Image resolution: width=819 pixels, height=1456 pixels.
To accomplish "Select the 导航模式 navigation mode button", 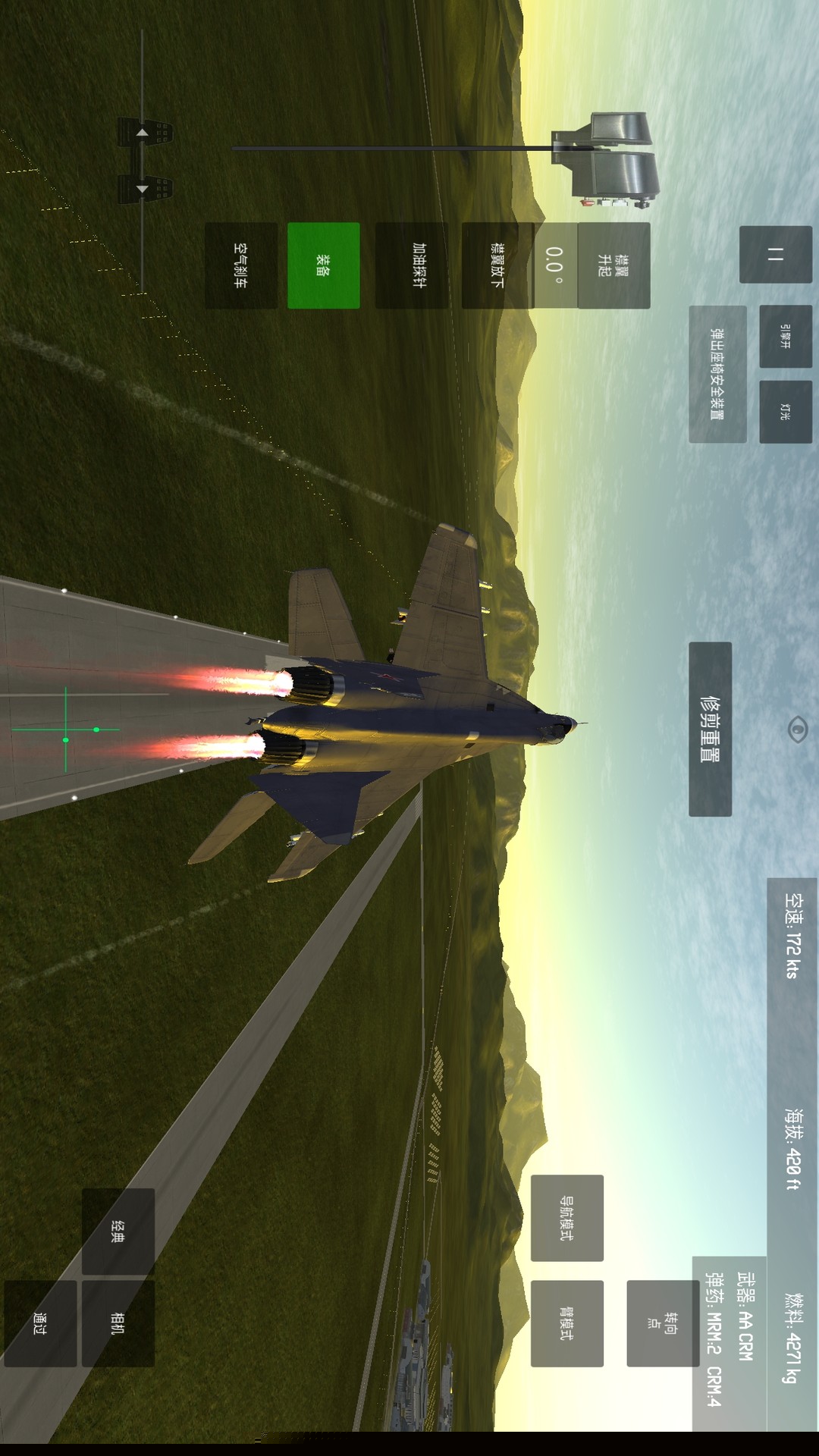I will pos(566,1218).
